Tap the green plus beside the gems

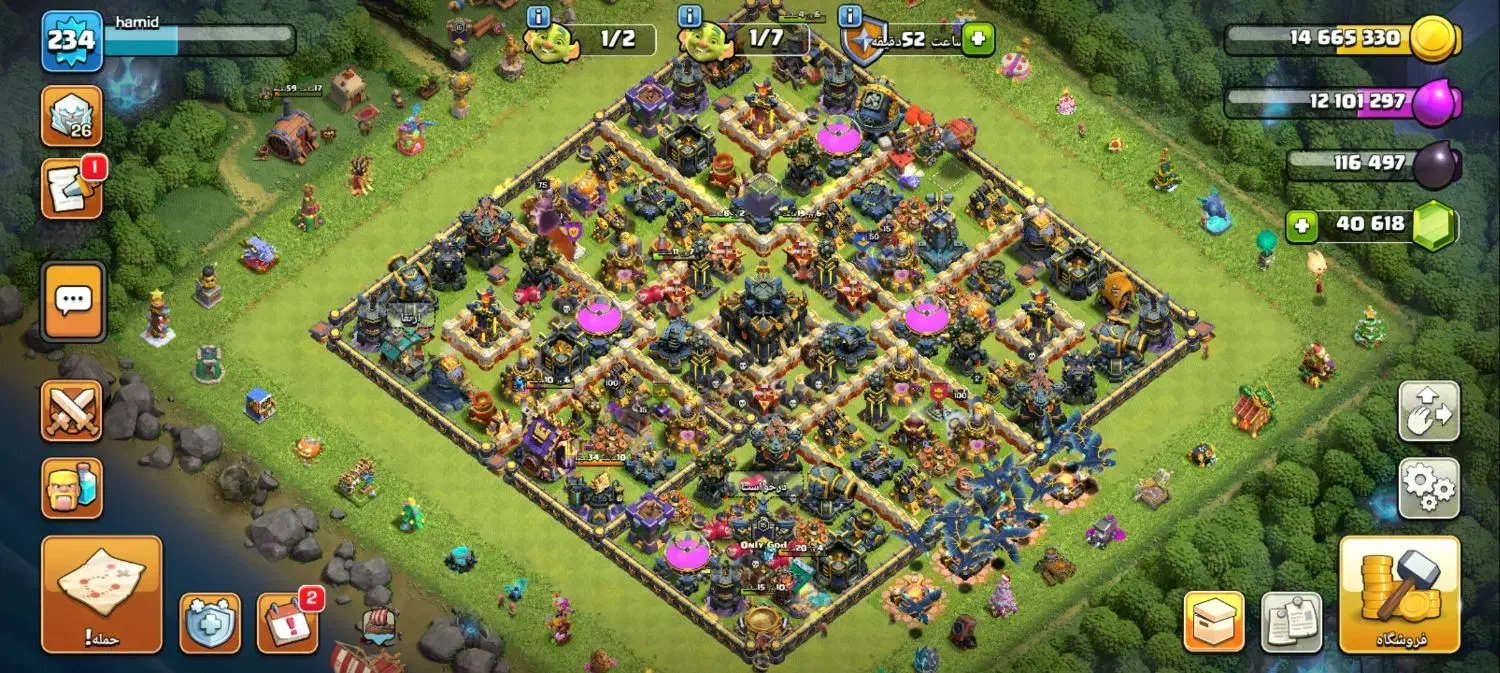click(x=1301, y=226)
